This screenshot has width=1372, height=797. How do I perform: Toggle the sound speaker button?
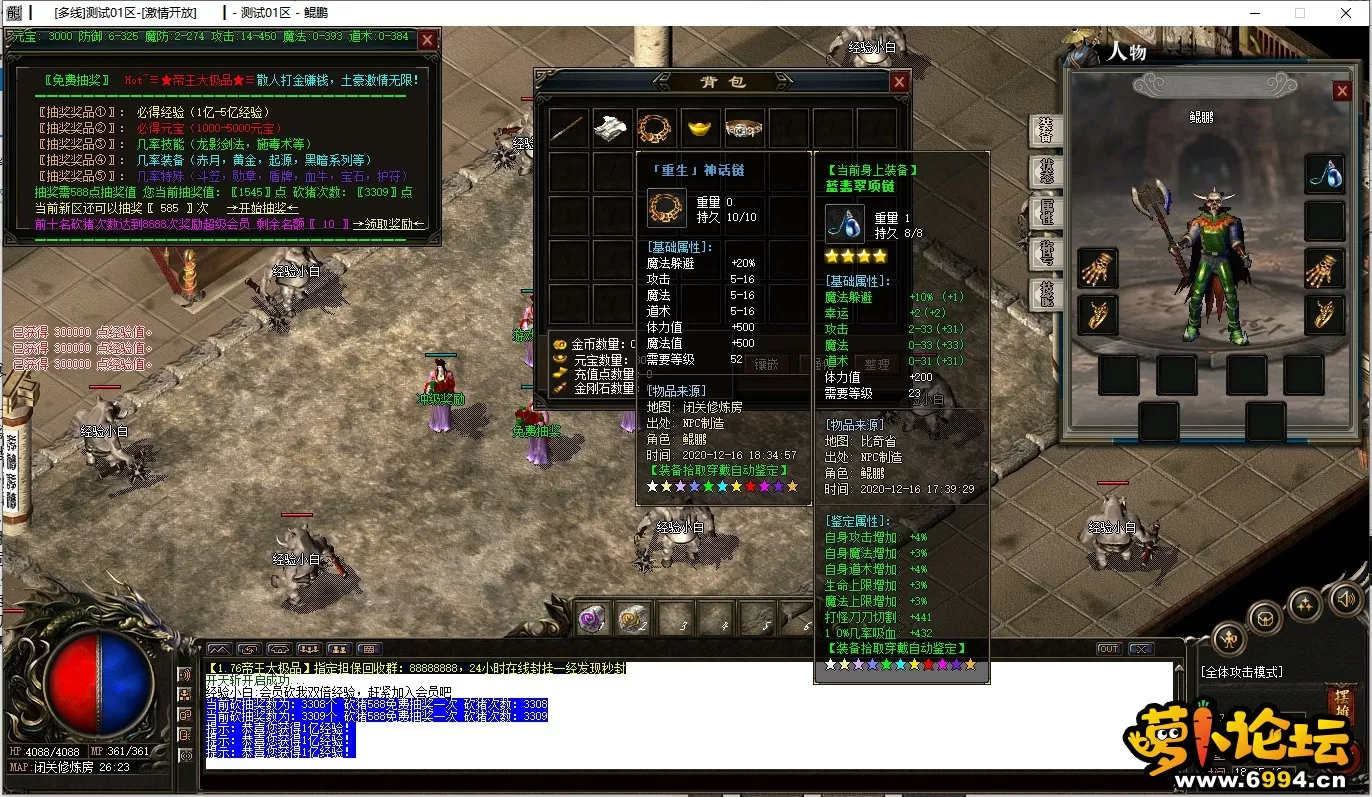tap(1347, 598)
